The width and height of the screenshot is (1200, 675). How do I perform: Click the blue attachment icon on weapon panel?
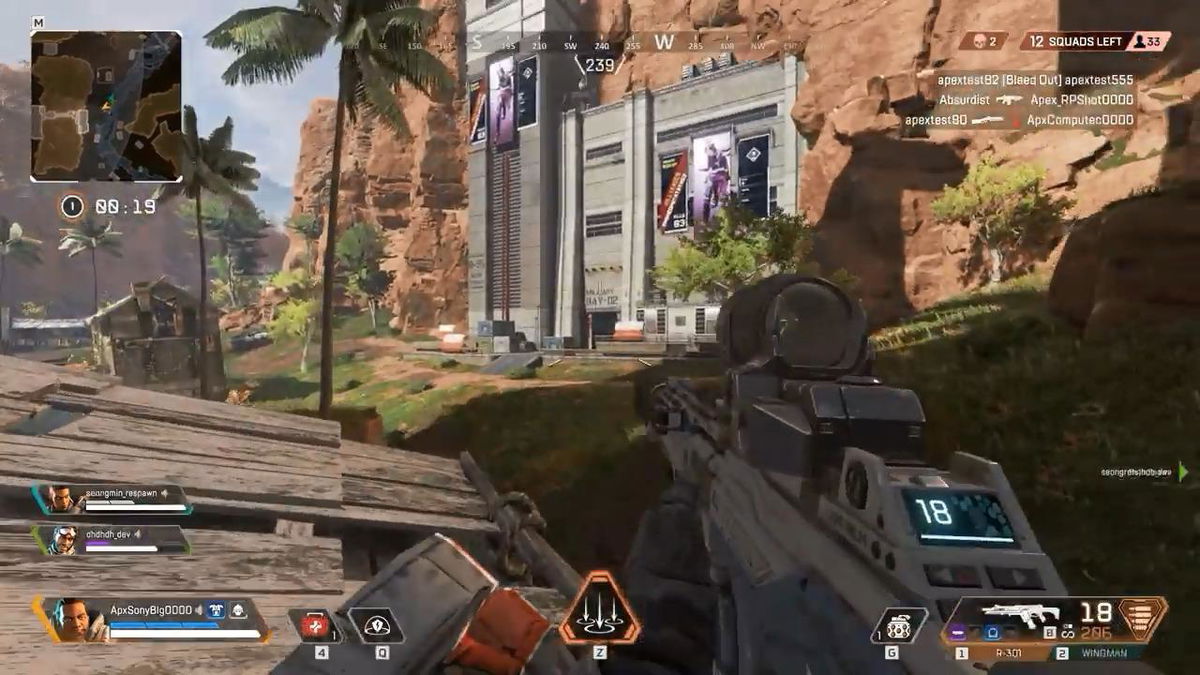pos(995,632)
